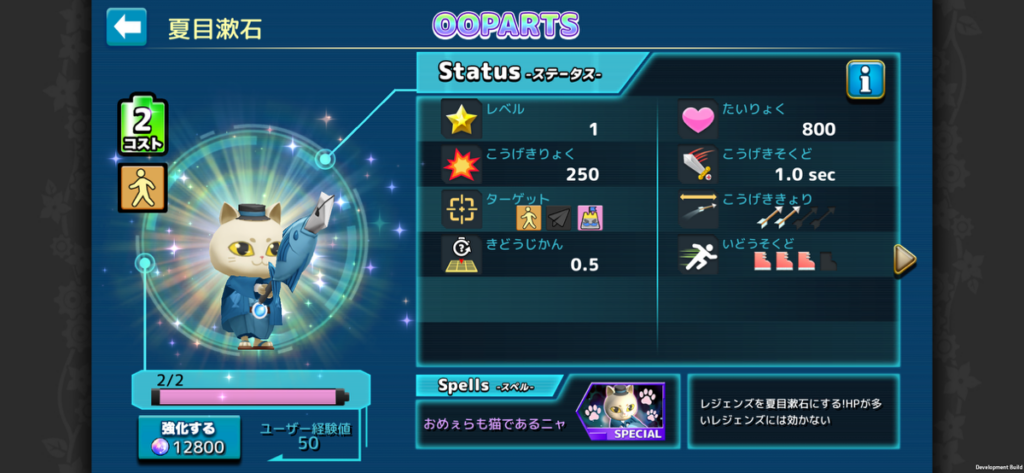This screenshot has height=473, width=1024.
Task: Show next page with the gold arrow
Action: [904, 259]
